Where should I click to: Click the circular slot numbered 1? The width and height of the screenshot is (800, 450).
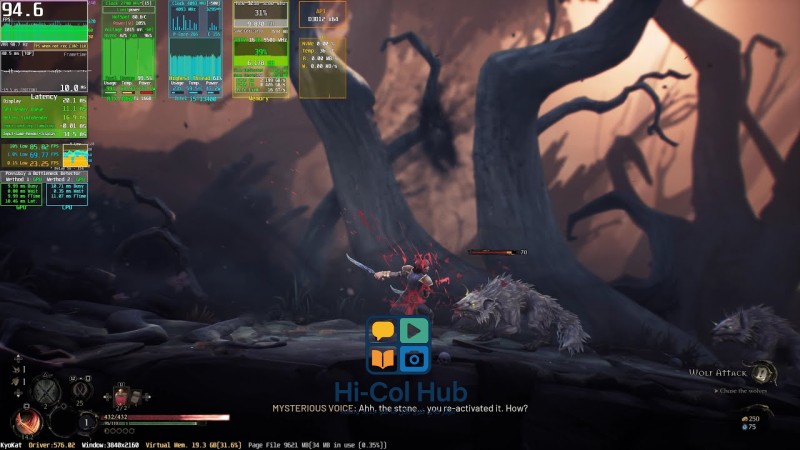[x=88, y=422]
